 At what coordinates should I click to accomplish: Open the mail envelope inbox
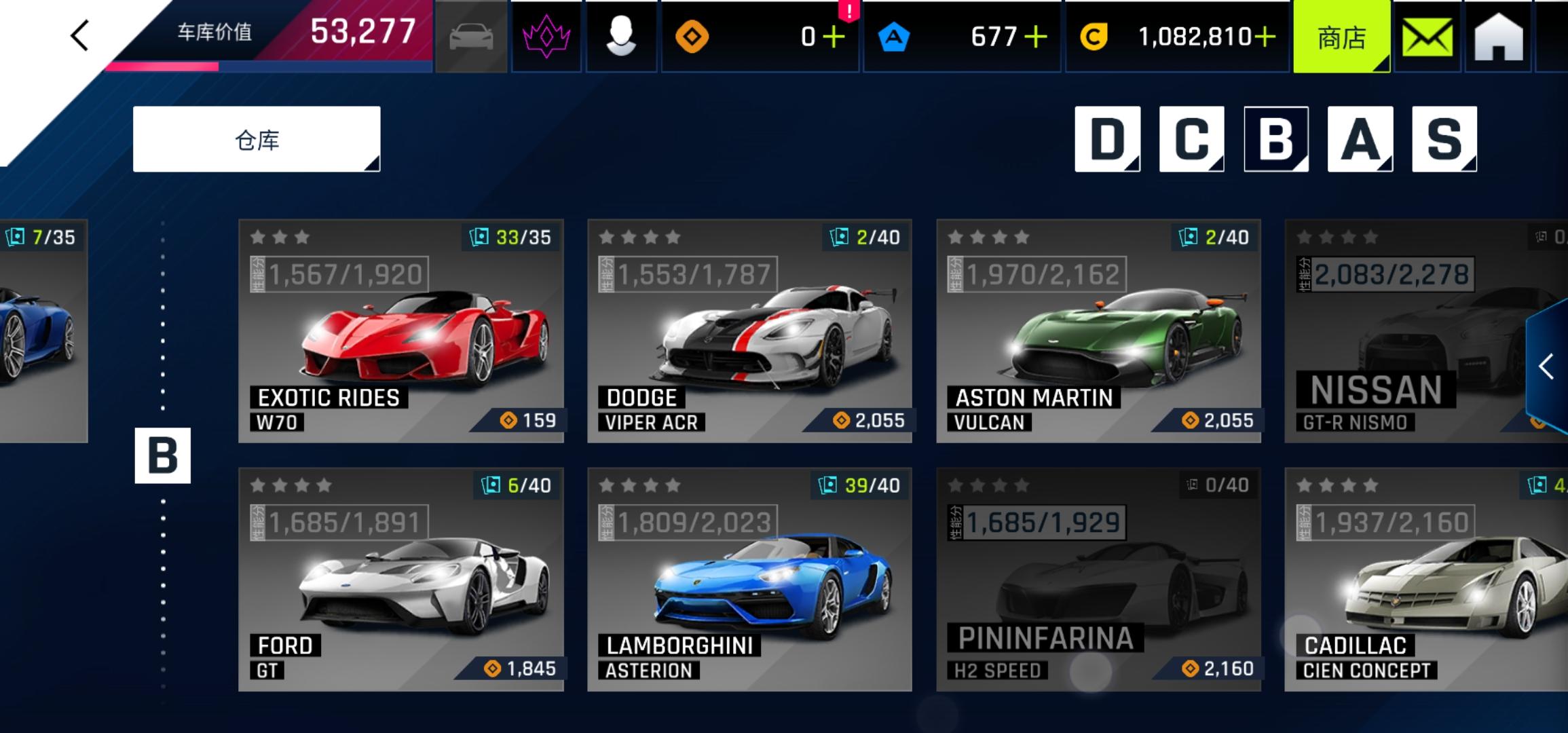1427,37
